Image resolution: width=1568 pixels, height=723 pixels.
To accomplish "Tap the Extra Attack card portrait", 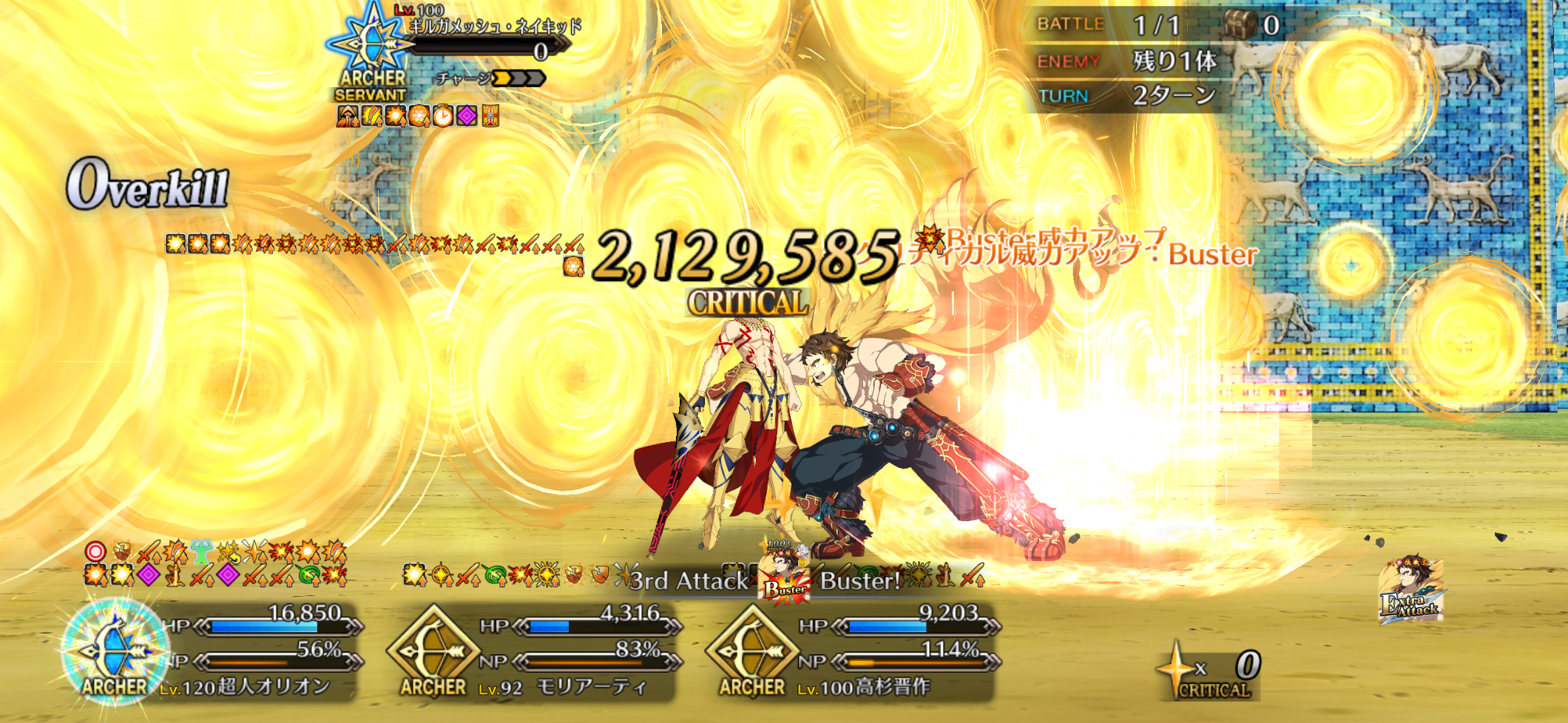I will point(1411,589).
